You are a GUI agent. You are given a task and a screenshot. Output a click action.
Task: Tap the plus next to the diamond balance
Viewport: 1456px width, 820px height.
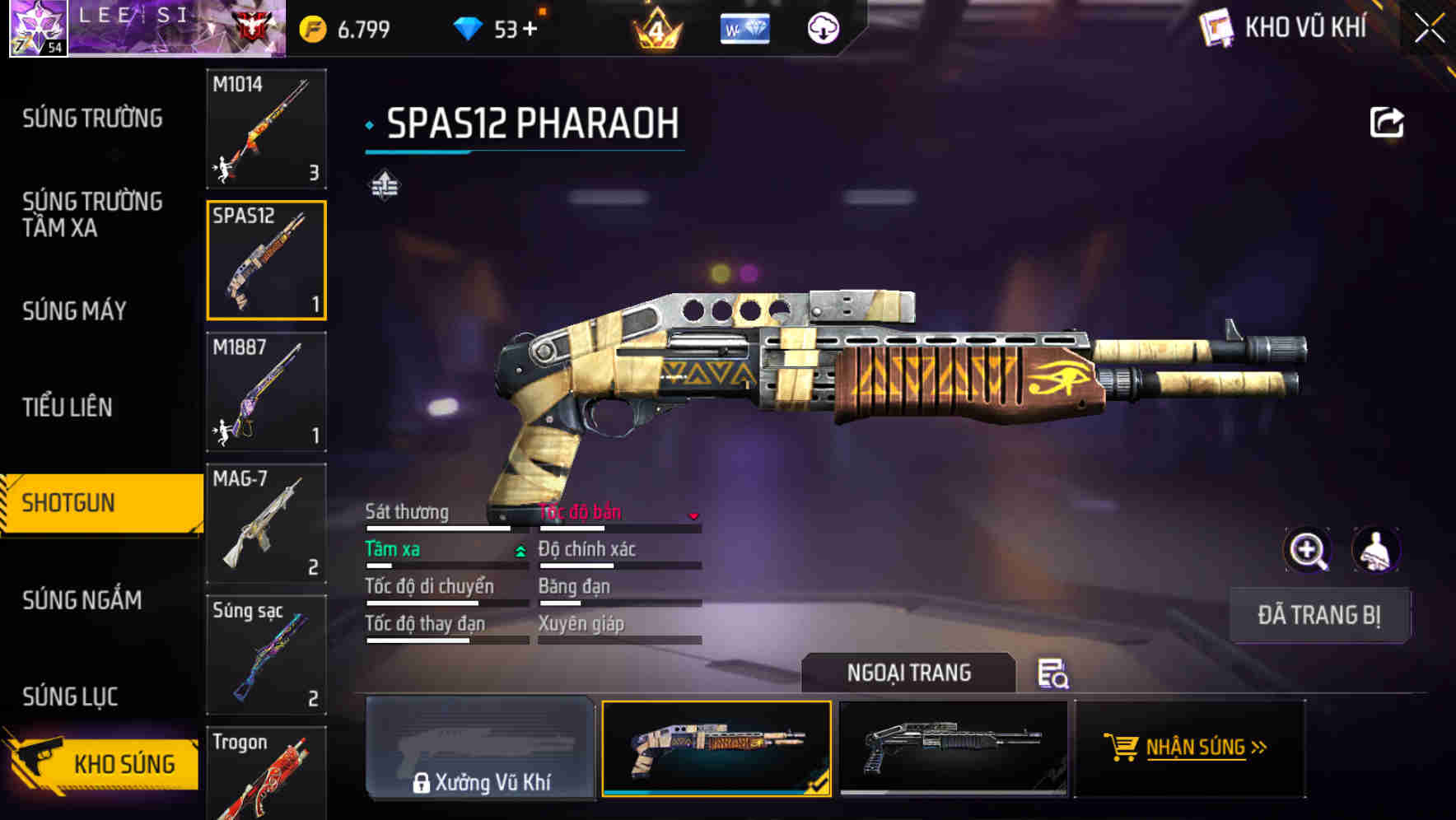coord(528,27)
